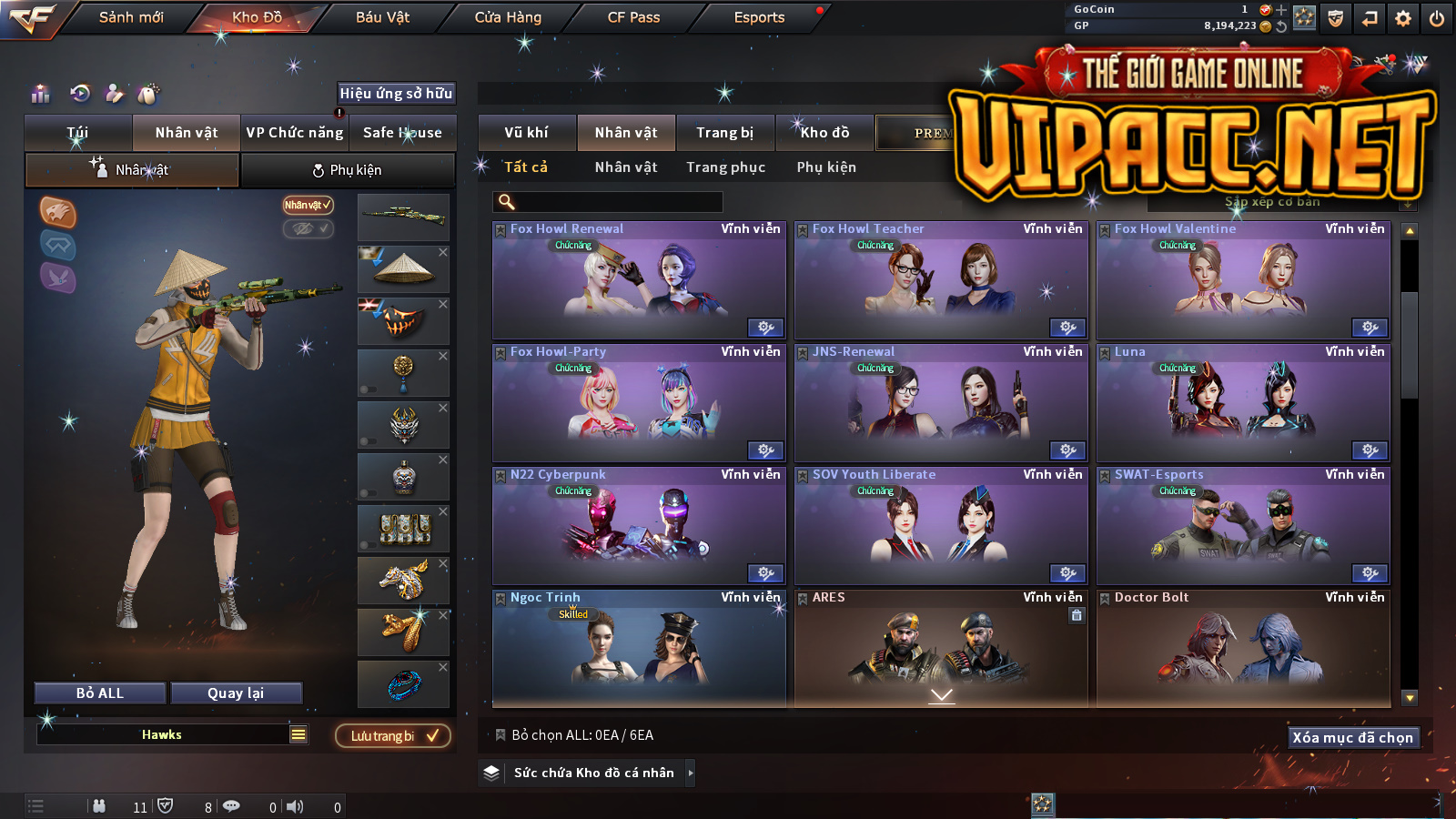1456x819 pixels.
Task: Select the Vũ khí inventory tab
Action: click(527, 133)
